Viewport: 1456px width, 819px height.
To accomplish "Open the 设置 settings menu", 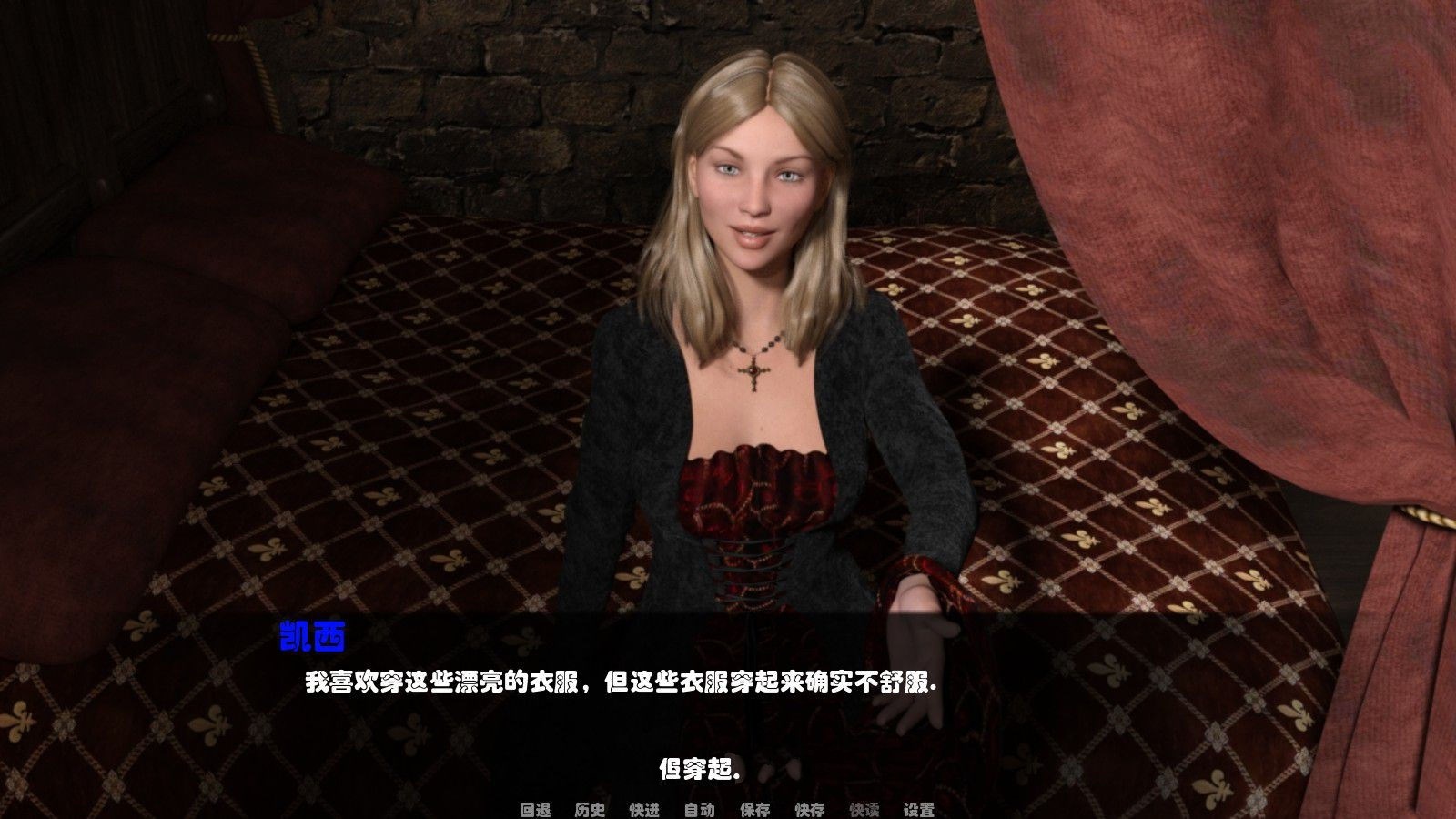I will pyautogui.click(x=917, y=808).
